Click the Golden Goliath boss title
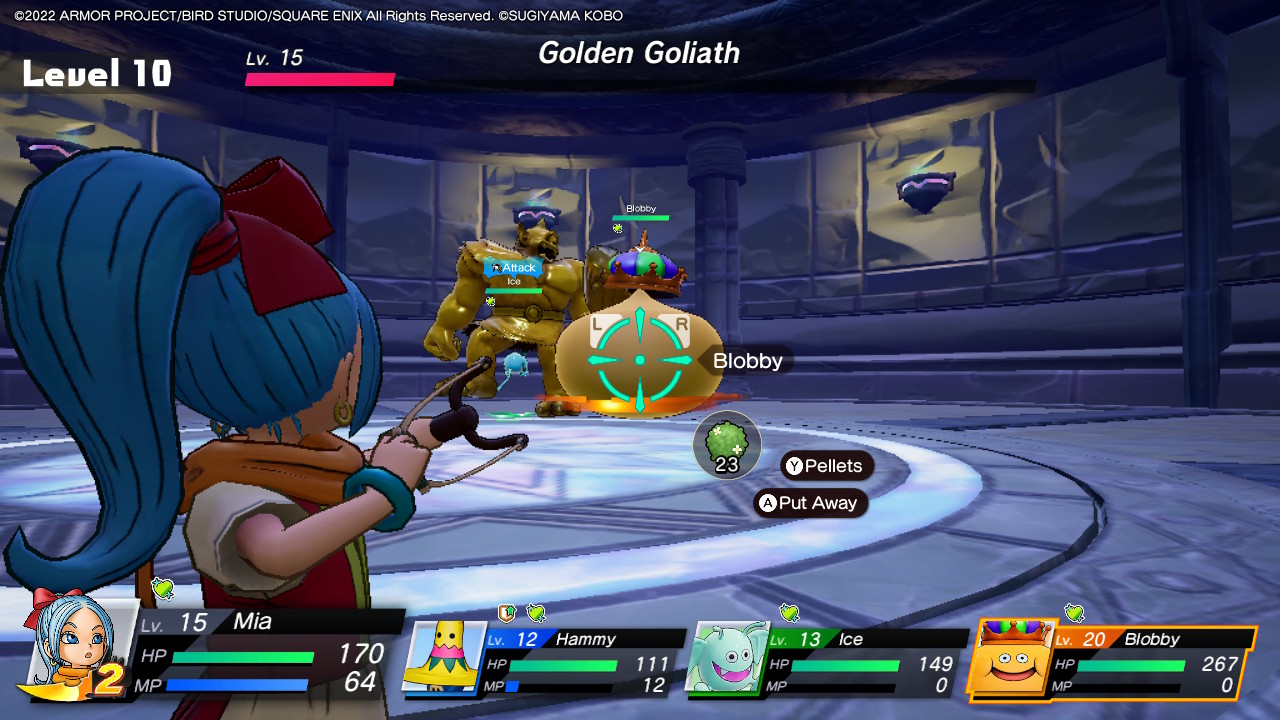 tap(638, 54)
